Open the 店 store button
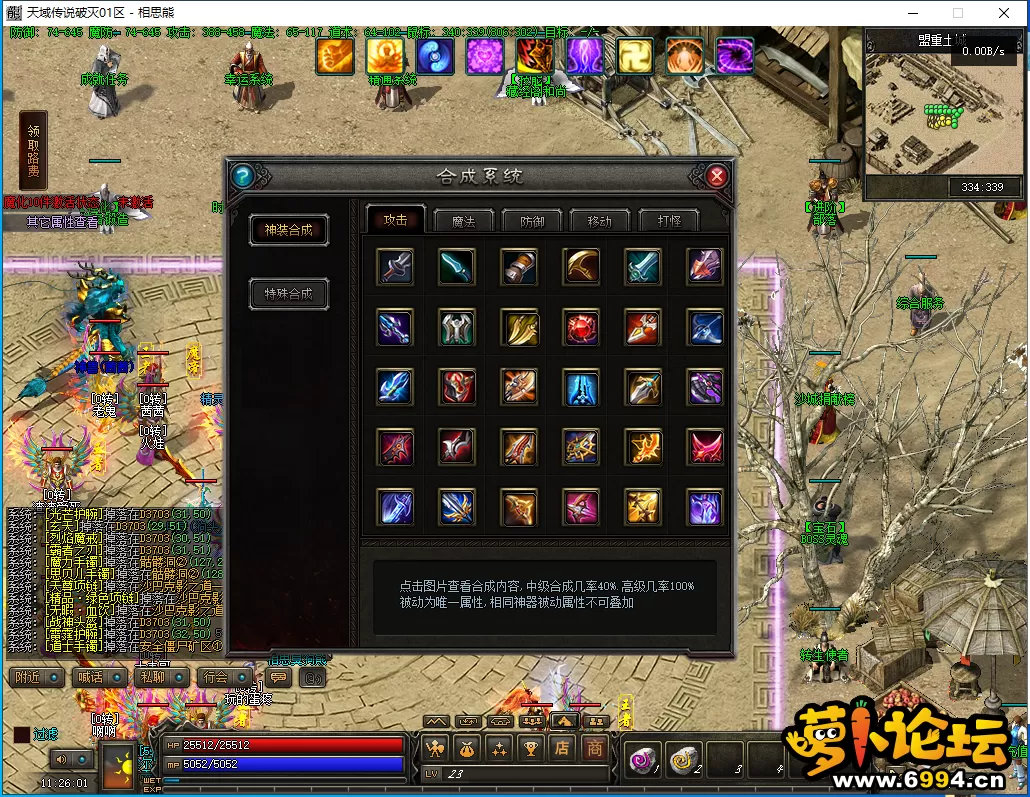The width and height of the screenshot is (1030, 797). click(x=563, y=747)
